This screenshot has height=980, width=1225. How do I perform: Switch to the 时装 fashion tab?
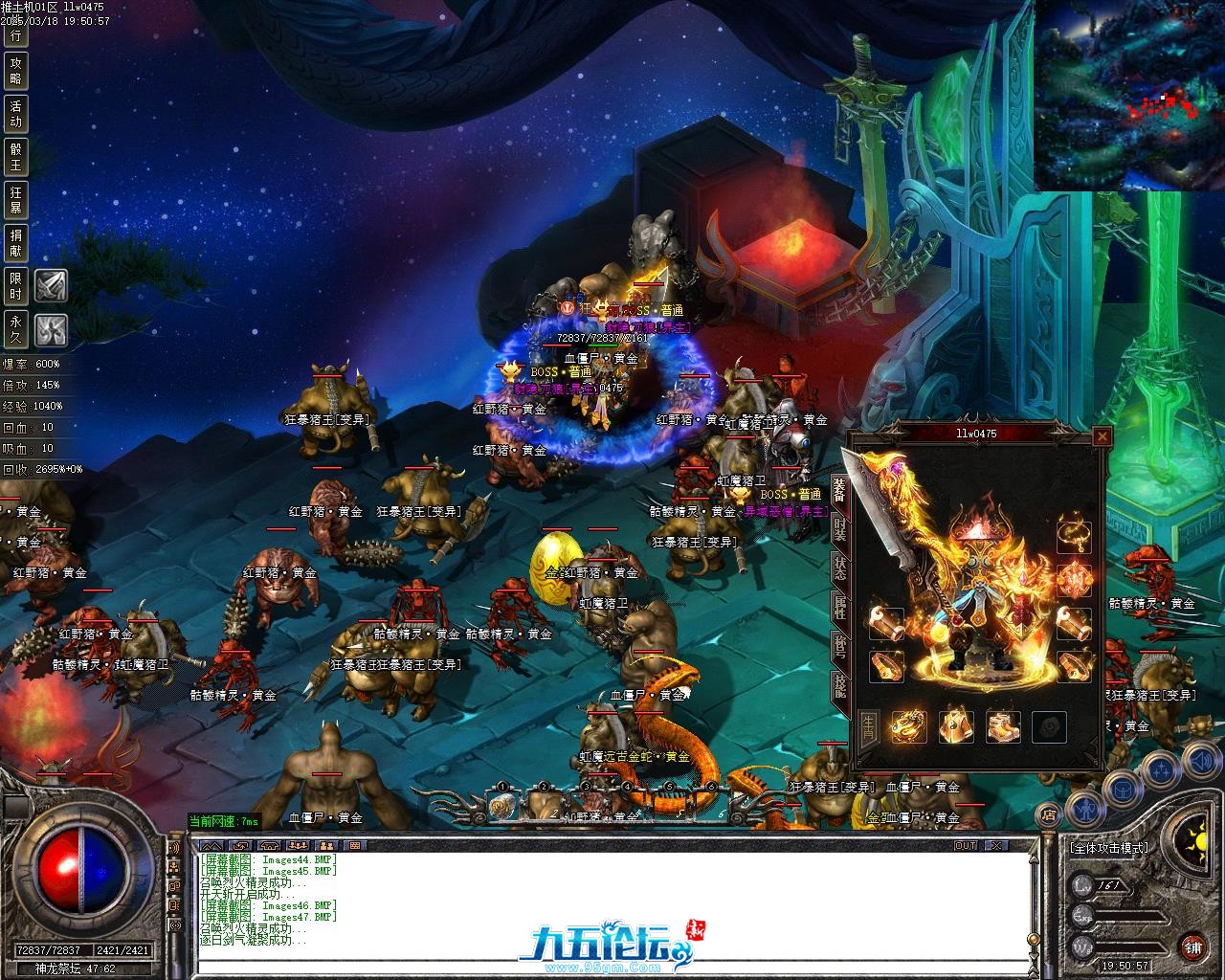pyautogui.click(x=839, y=531)
